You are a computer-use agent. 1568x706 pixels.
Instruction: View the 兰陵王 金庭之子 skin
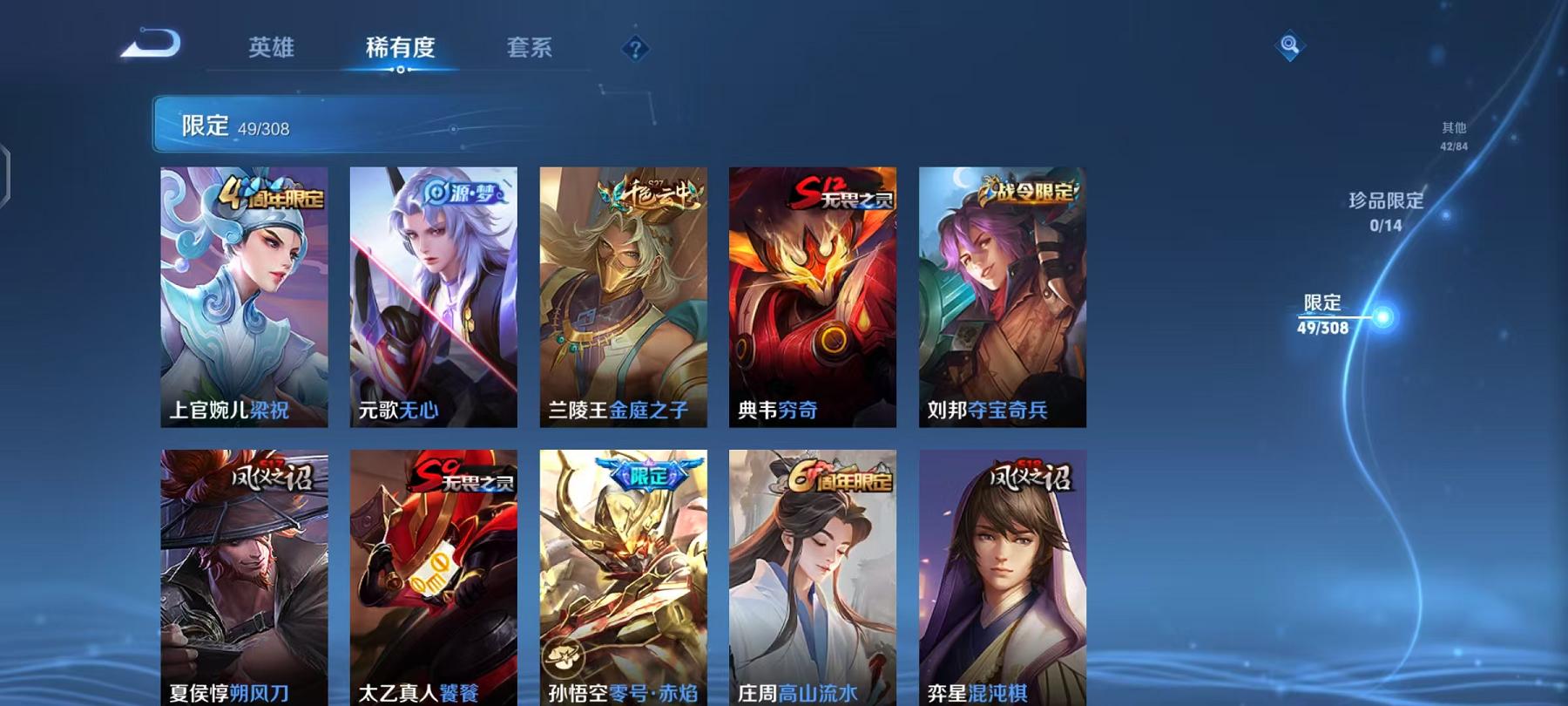(624, 296)
